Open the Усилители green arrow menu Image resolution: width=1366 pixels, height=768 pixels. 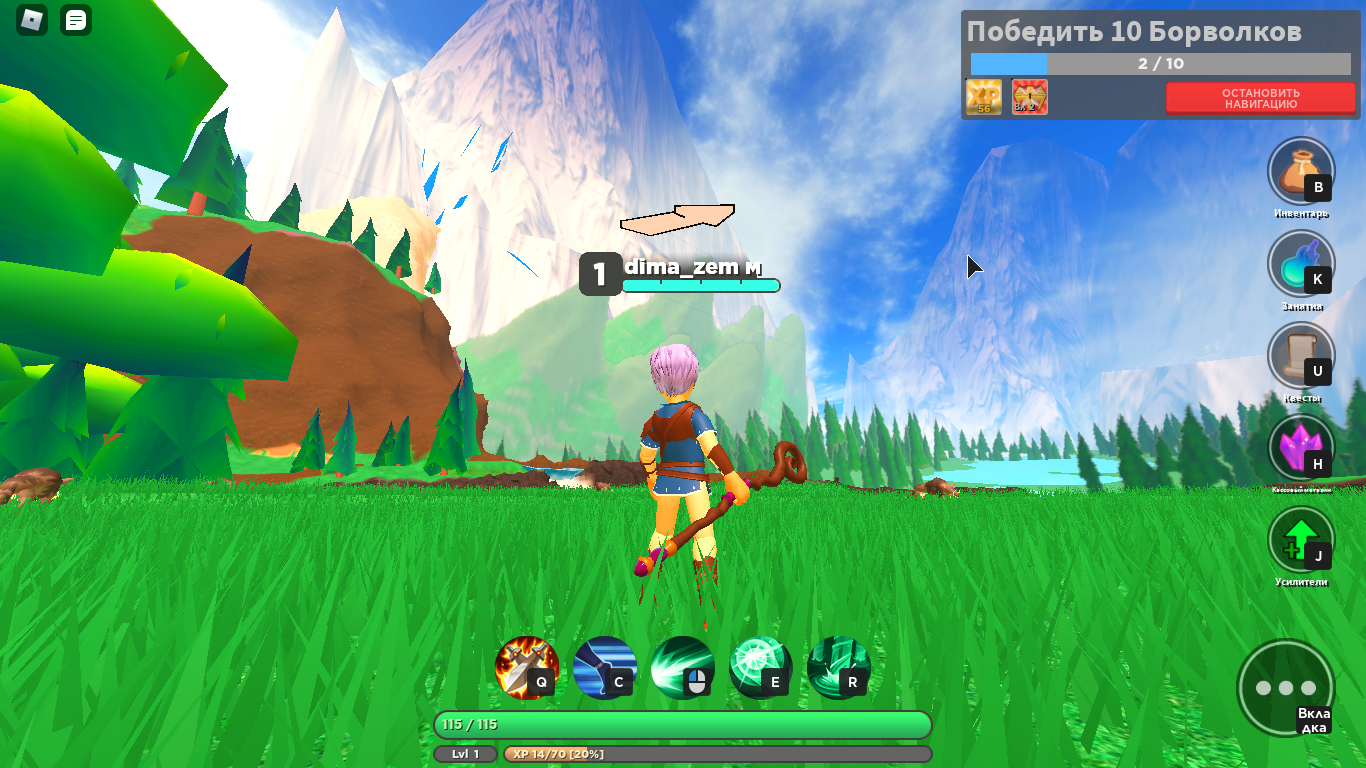pyautogui.click(x=1299, y=539)
